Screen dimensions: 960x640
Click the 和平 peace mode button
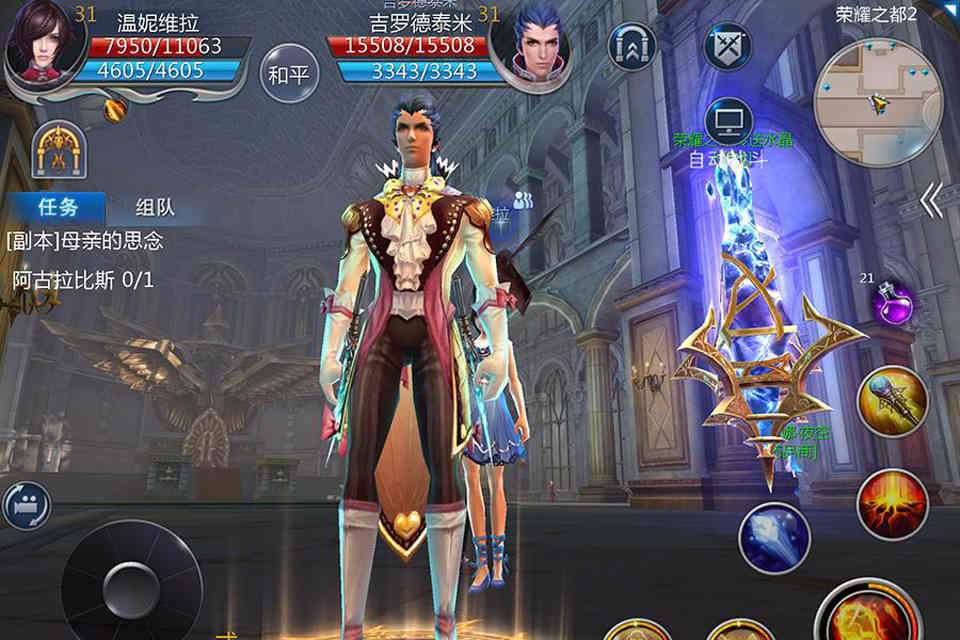[288, 74]
